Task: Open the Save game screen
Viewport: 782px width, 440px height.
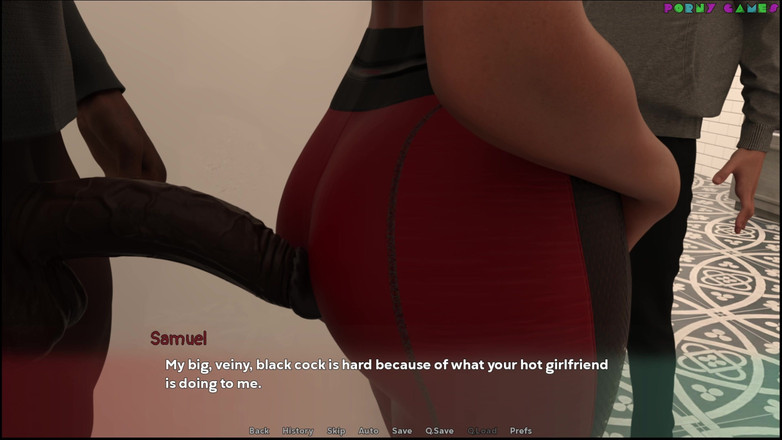Action: [x=402, y=431]
